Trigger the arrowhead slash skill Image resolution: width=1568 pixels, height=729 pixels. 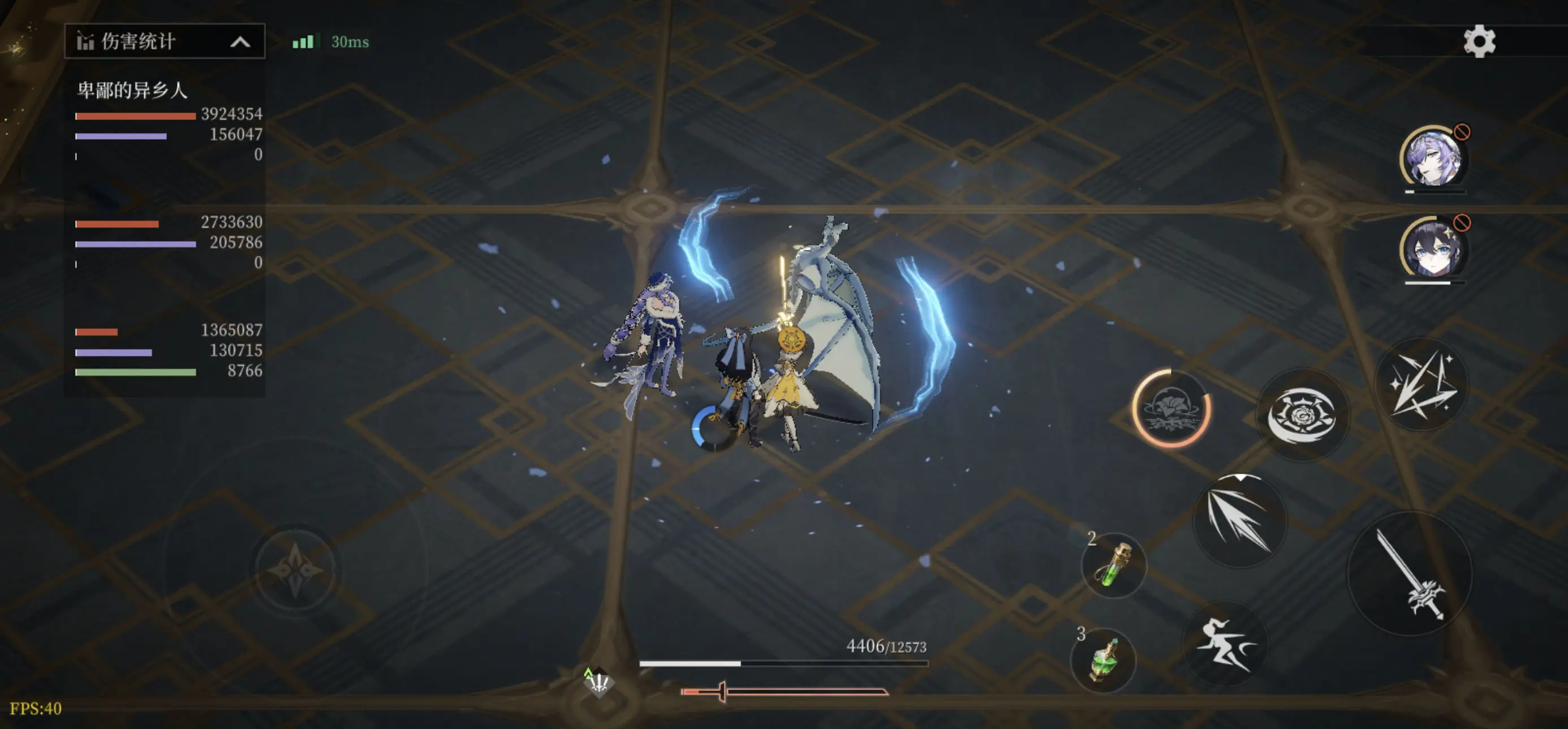coord(1238,520)
